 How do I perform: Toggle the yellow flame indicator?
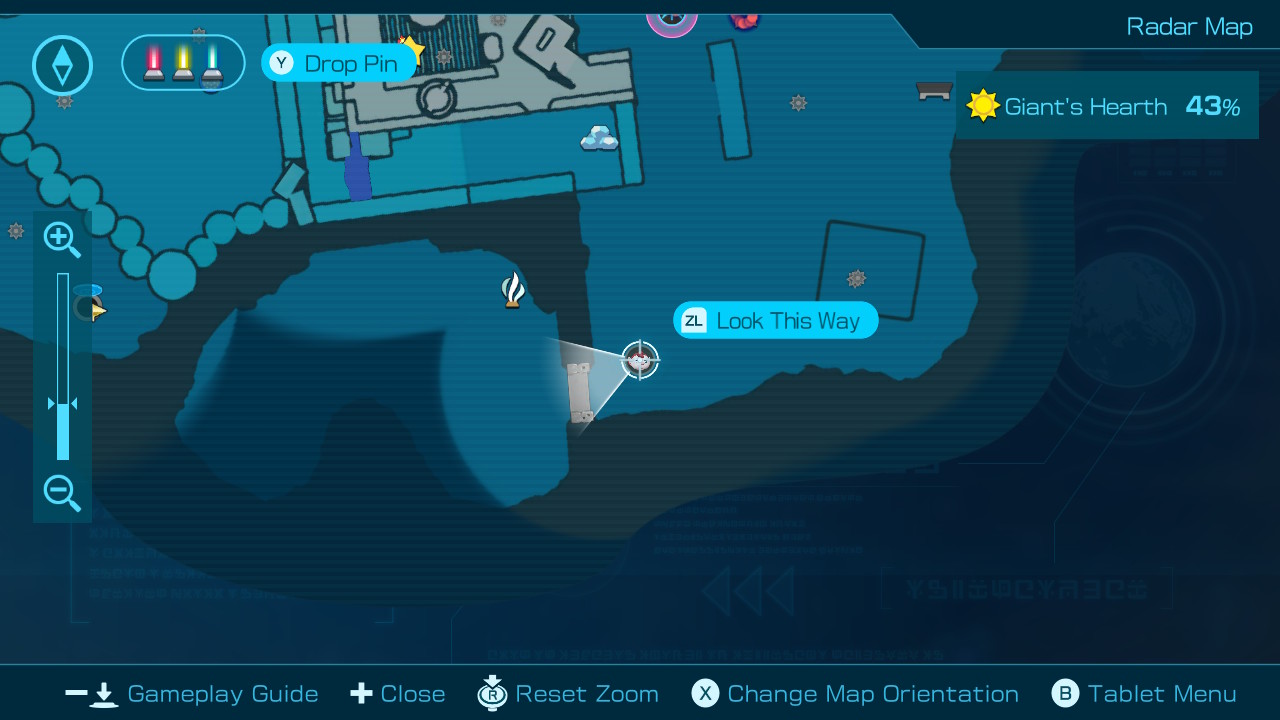(183, 62)
